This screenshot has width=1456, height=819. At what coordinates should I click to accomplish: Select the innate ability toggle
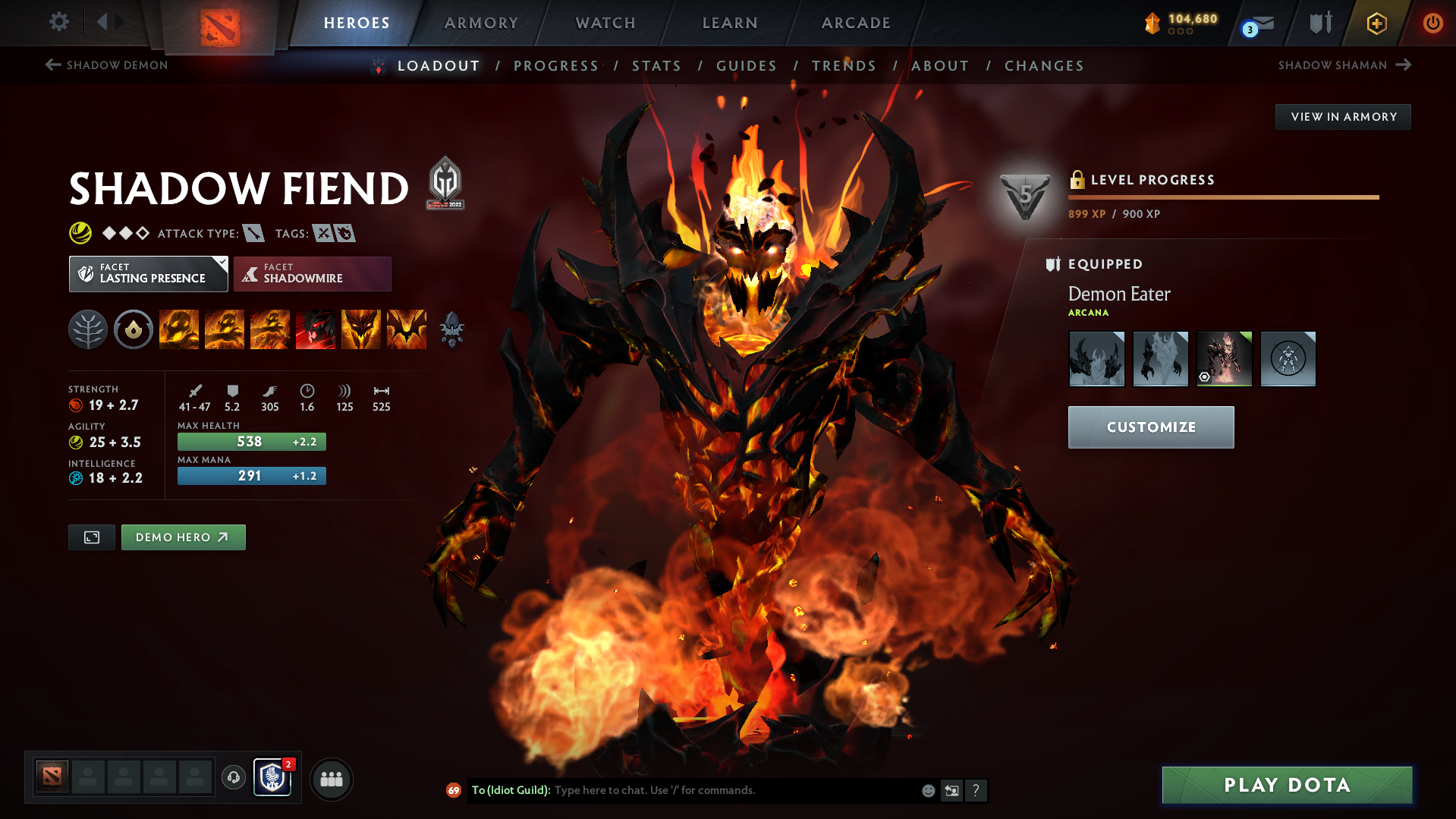134,329
